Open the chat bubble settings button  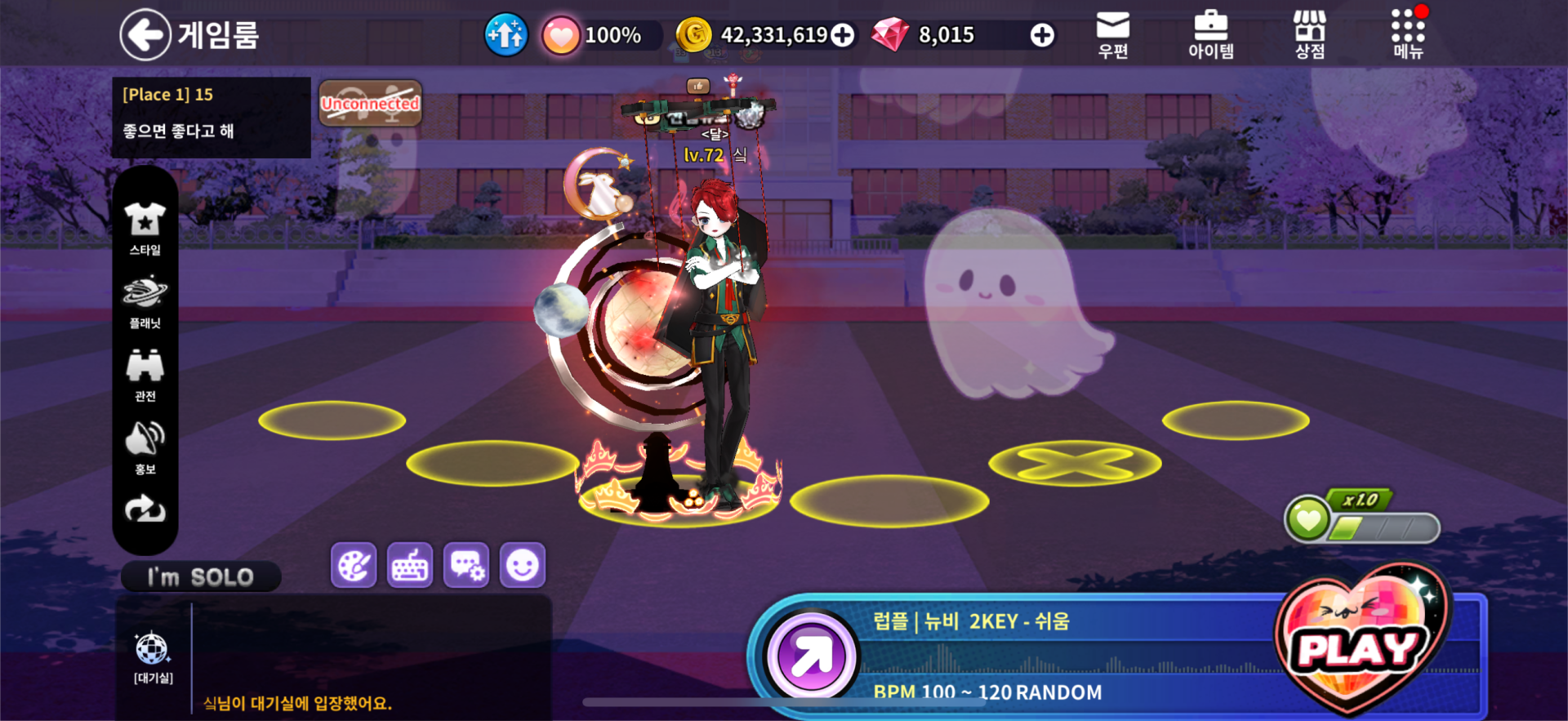(466, 565)
